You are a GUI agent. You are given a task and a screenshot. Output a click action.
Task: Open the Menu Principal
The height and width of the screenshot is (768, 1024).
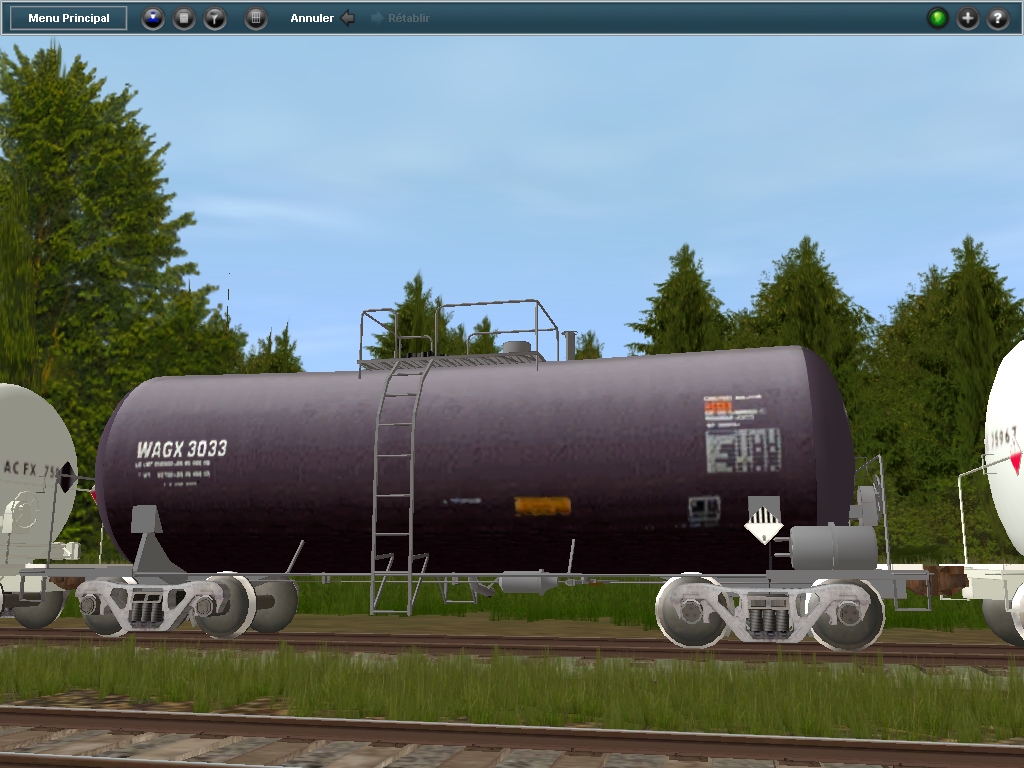tap(69, 18)
